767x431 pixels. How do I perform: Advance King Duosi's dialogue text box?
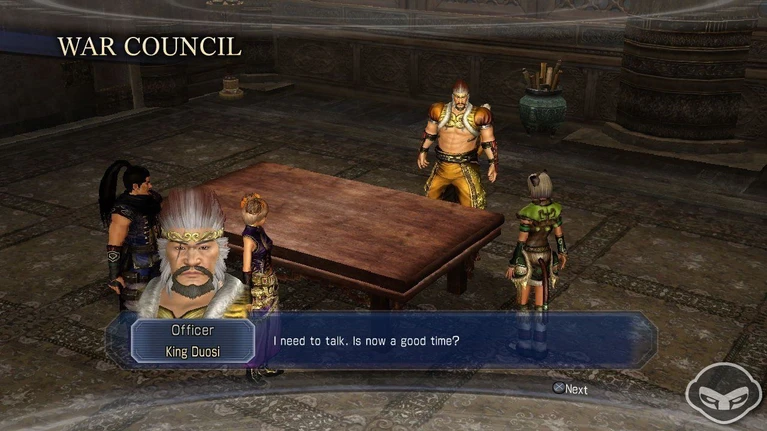tap(570, 389)
